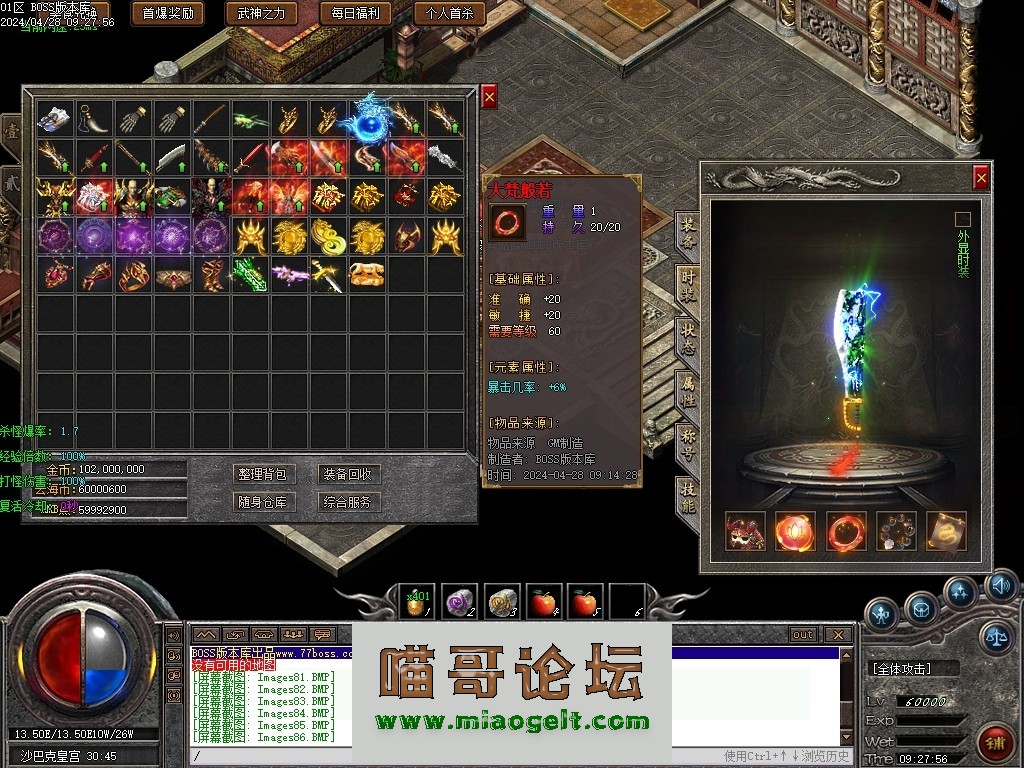Open 综合服务 general services
This screenshot has width=1024, height=768.
(347, 502)
